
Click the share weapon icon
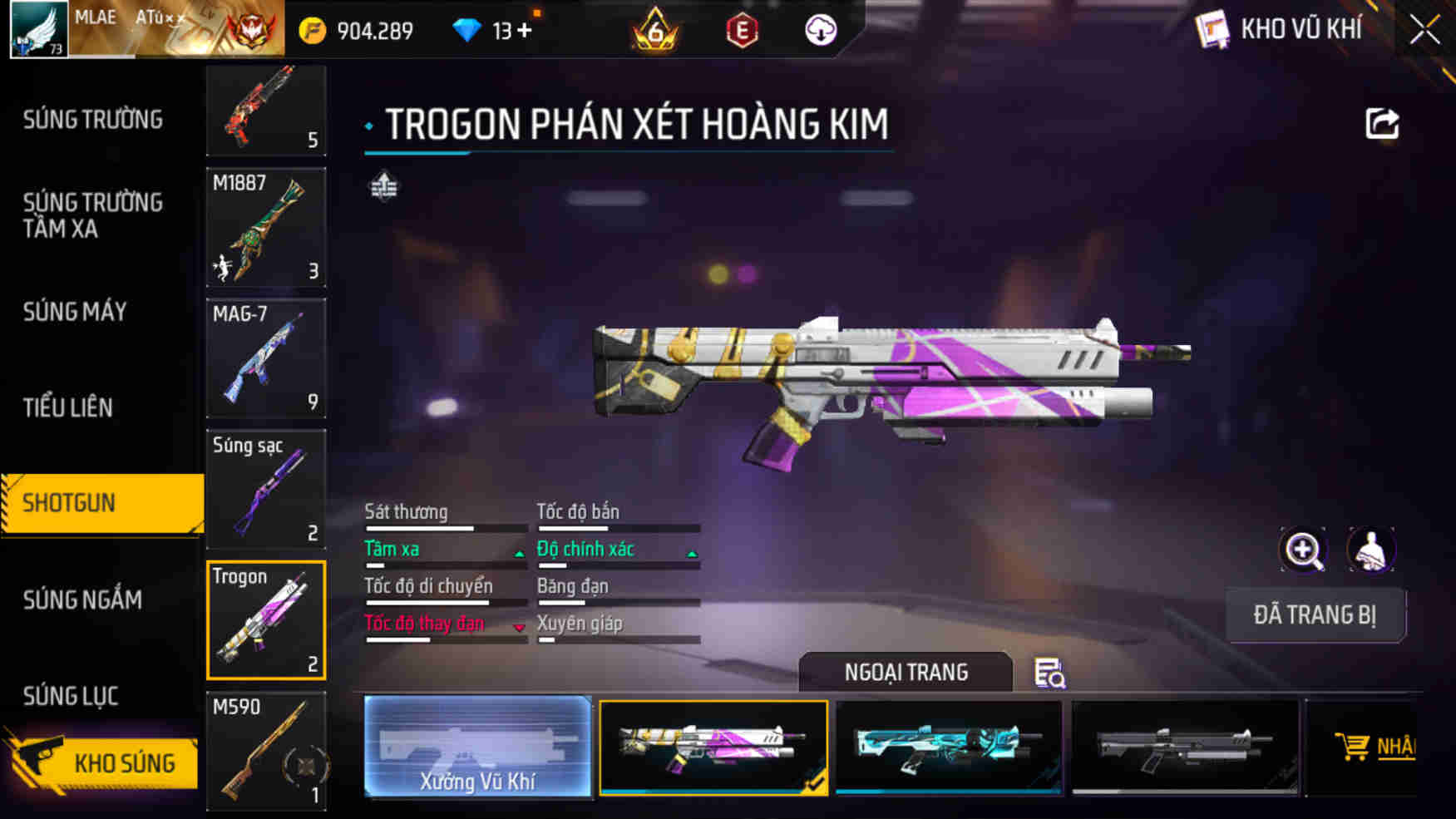tap(1382, 123)
